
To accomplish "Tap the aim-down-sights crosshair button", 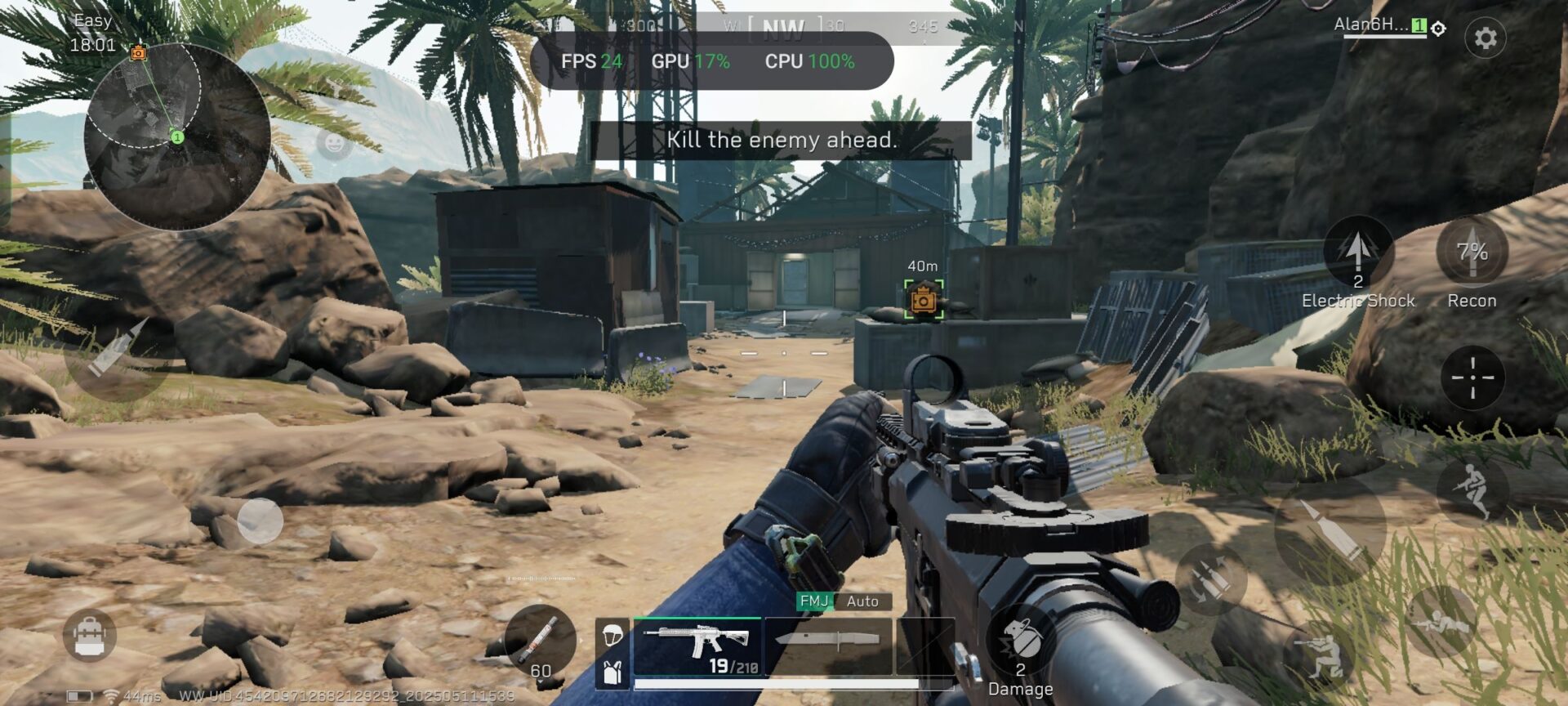I will coord(1472,378).
